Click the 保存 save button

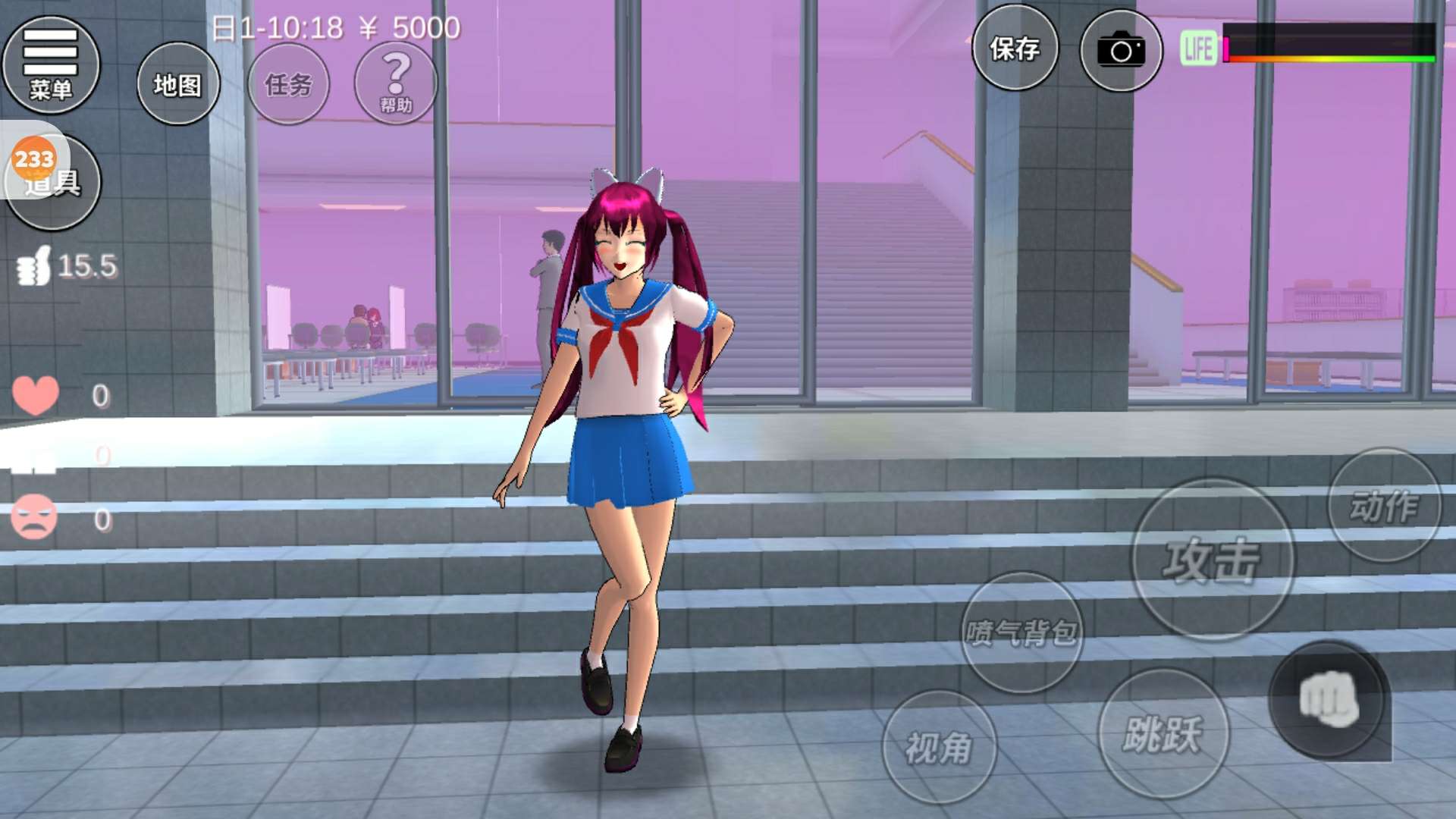click(x=1015, y=49)
